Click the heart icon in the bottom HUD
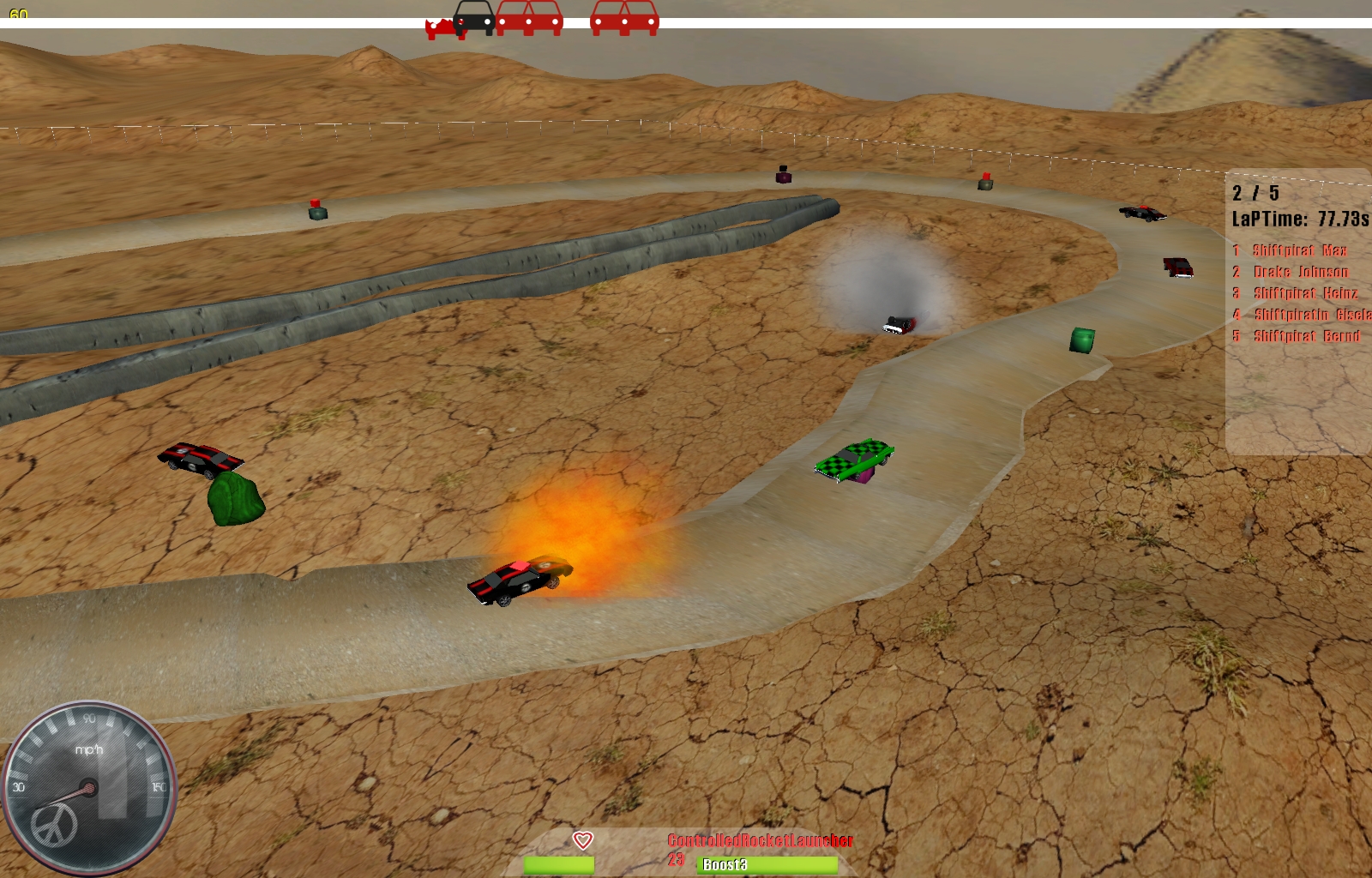Screen dimensions: 1372x878 (583, 840)
